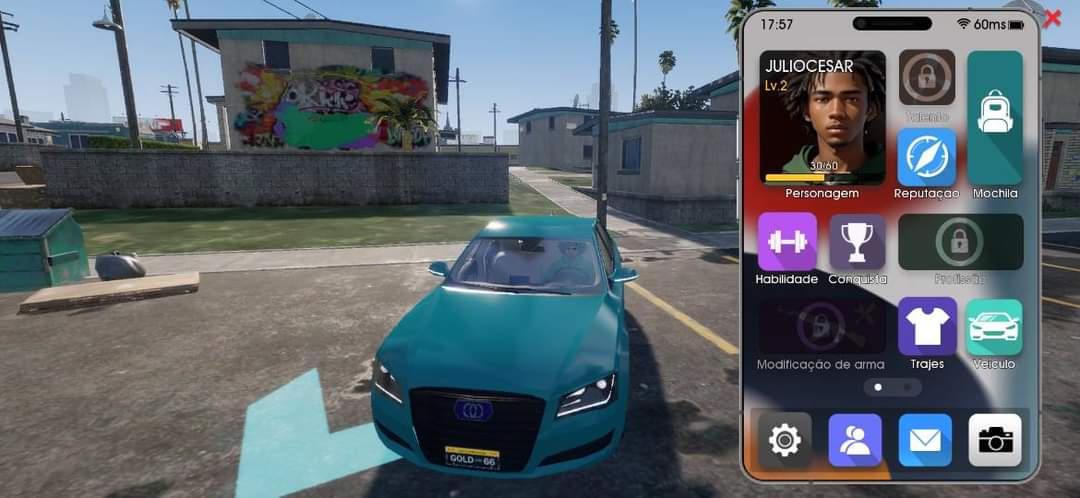Open the Trajes shirt app

(926, 326)
